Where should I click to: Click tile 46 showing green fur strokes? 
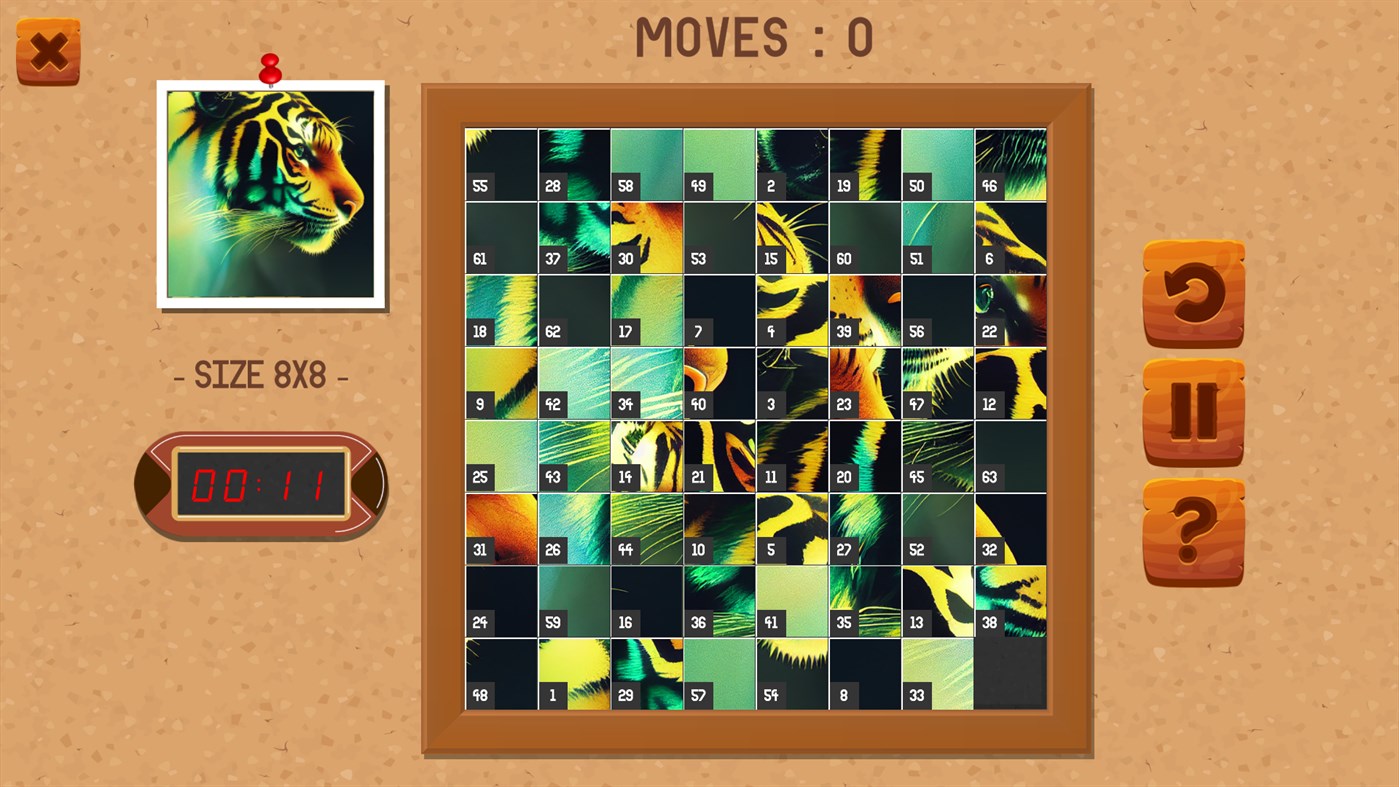pos(1010,166)
